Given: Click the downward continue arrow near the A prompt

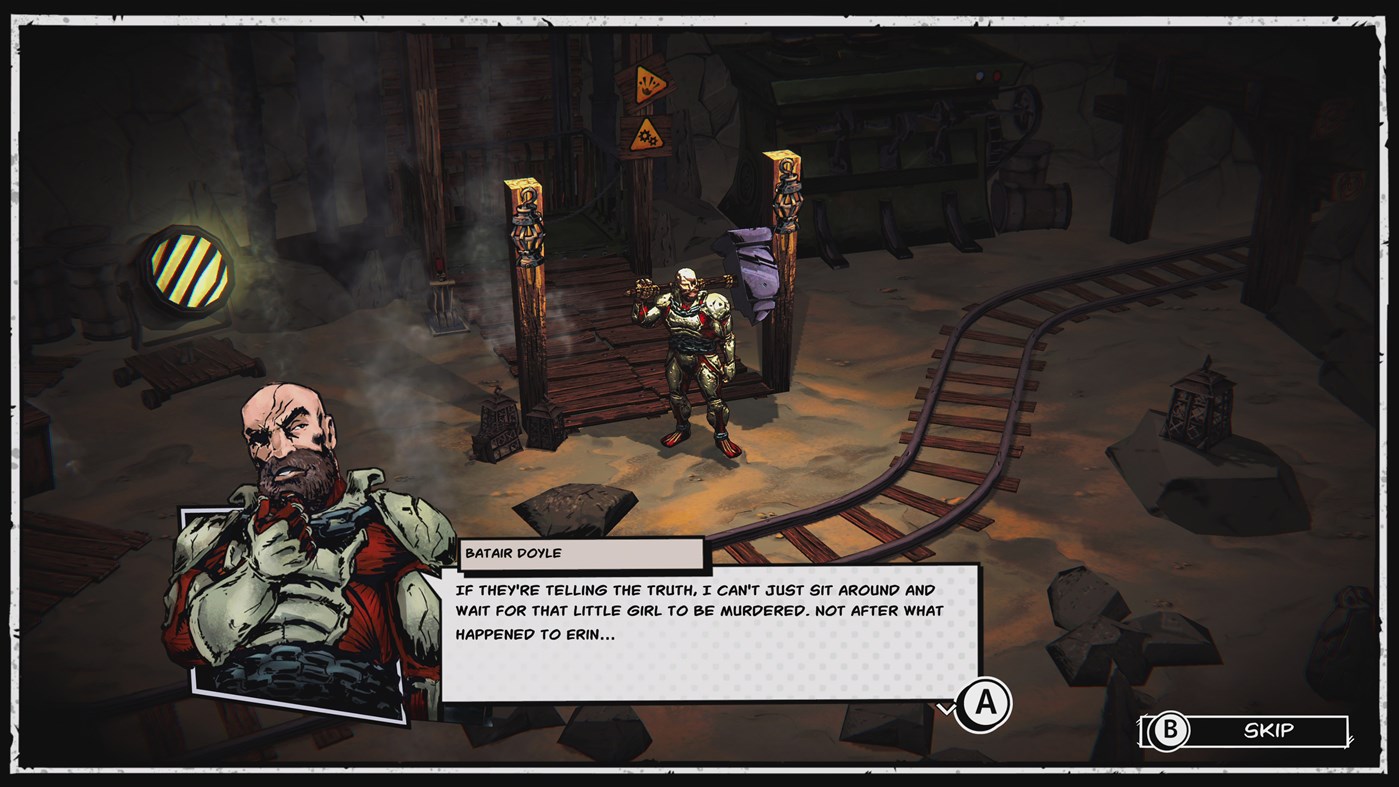Looking at the screenshot, I should pos(945,706).
